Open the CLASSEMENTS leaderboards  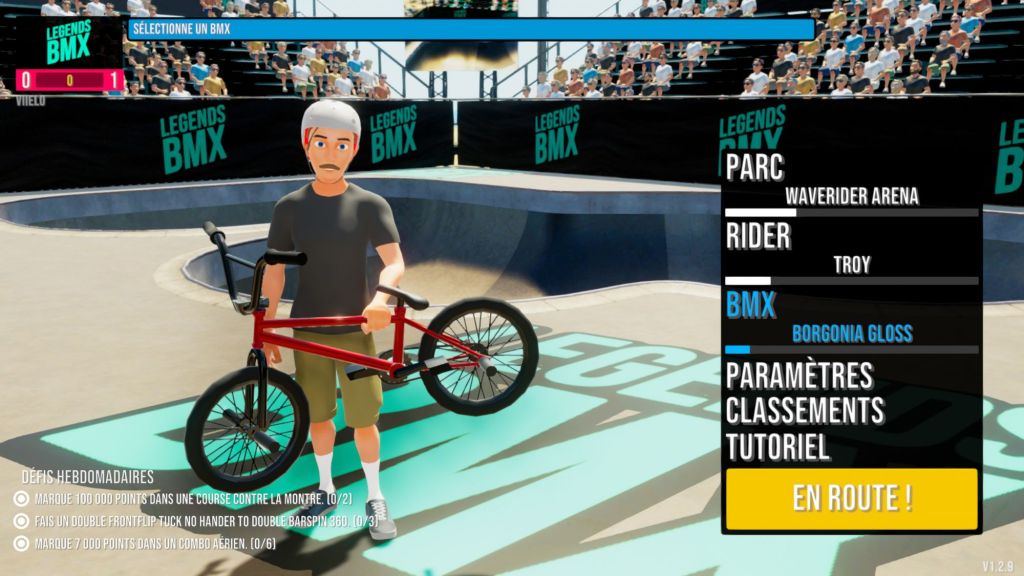804,410
